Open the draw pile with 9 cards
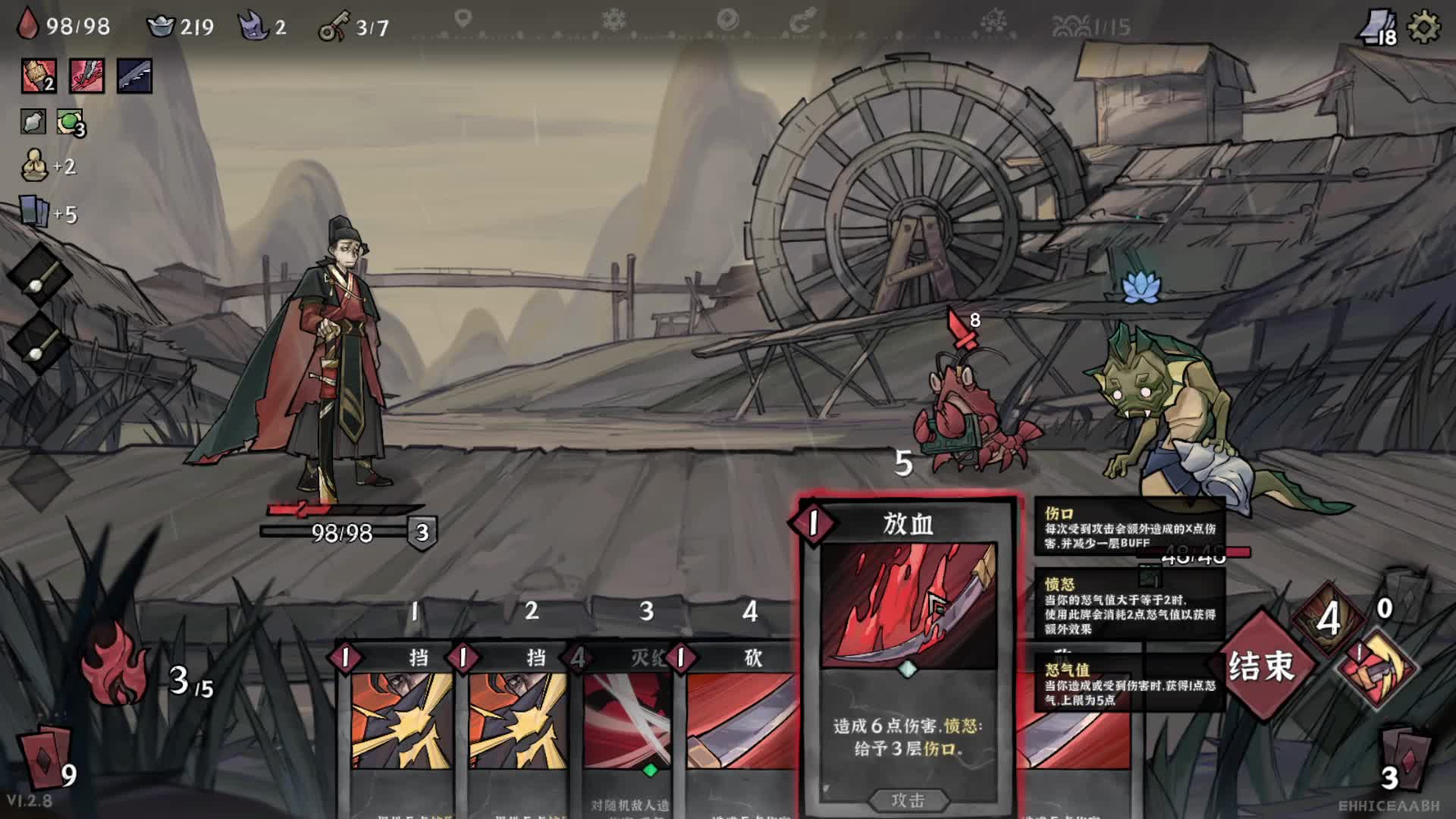Screen dimensions: 1456x819 (45, 760)
